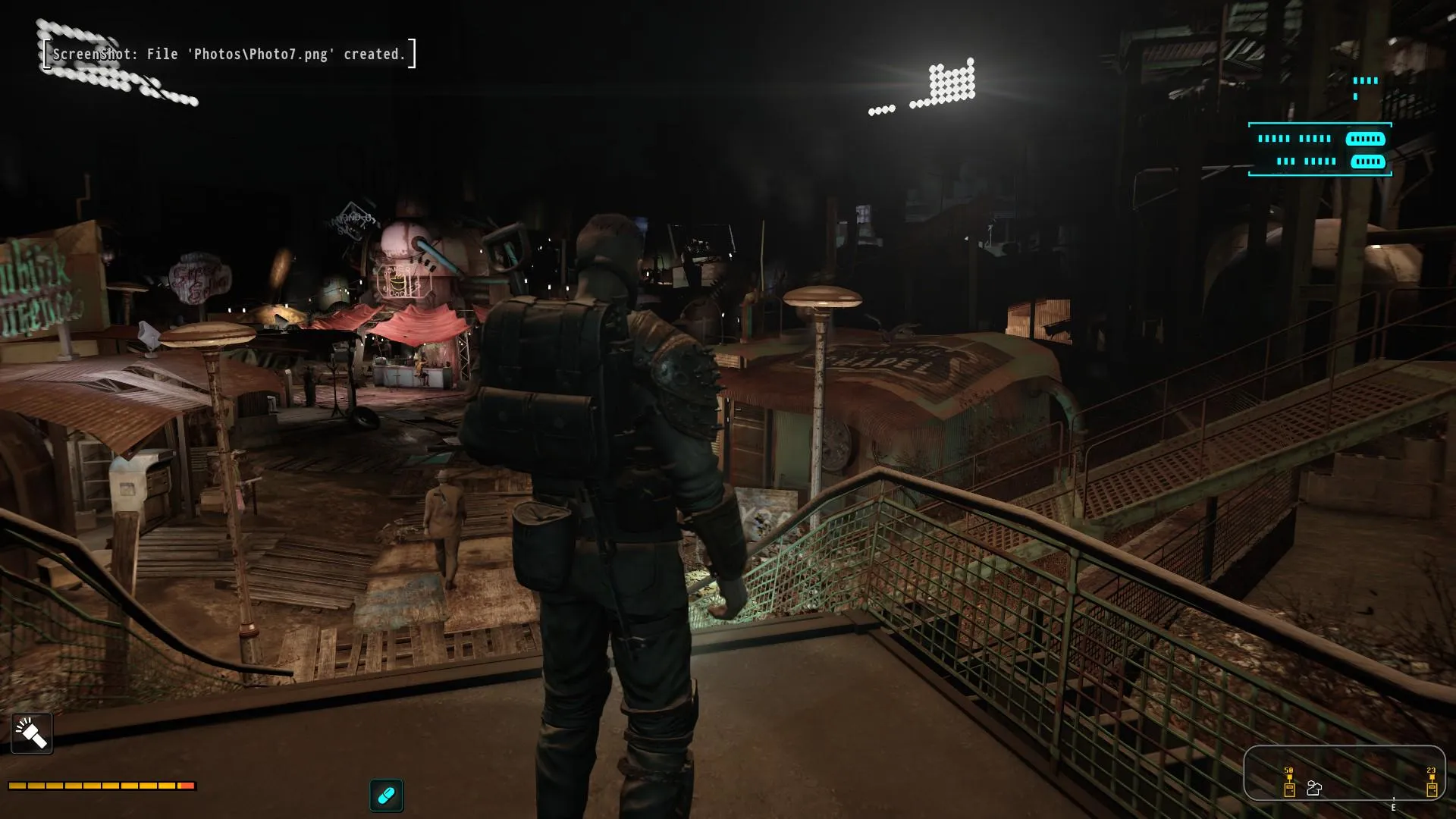Select the blue pill status icon
The height and width of the screenshot is (819, 1456).
pos(387,795)
